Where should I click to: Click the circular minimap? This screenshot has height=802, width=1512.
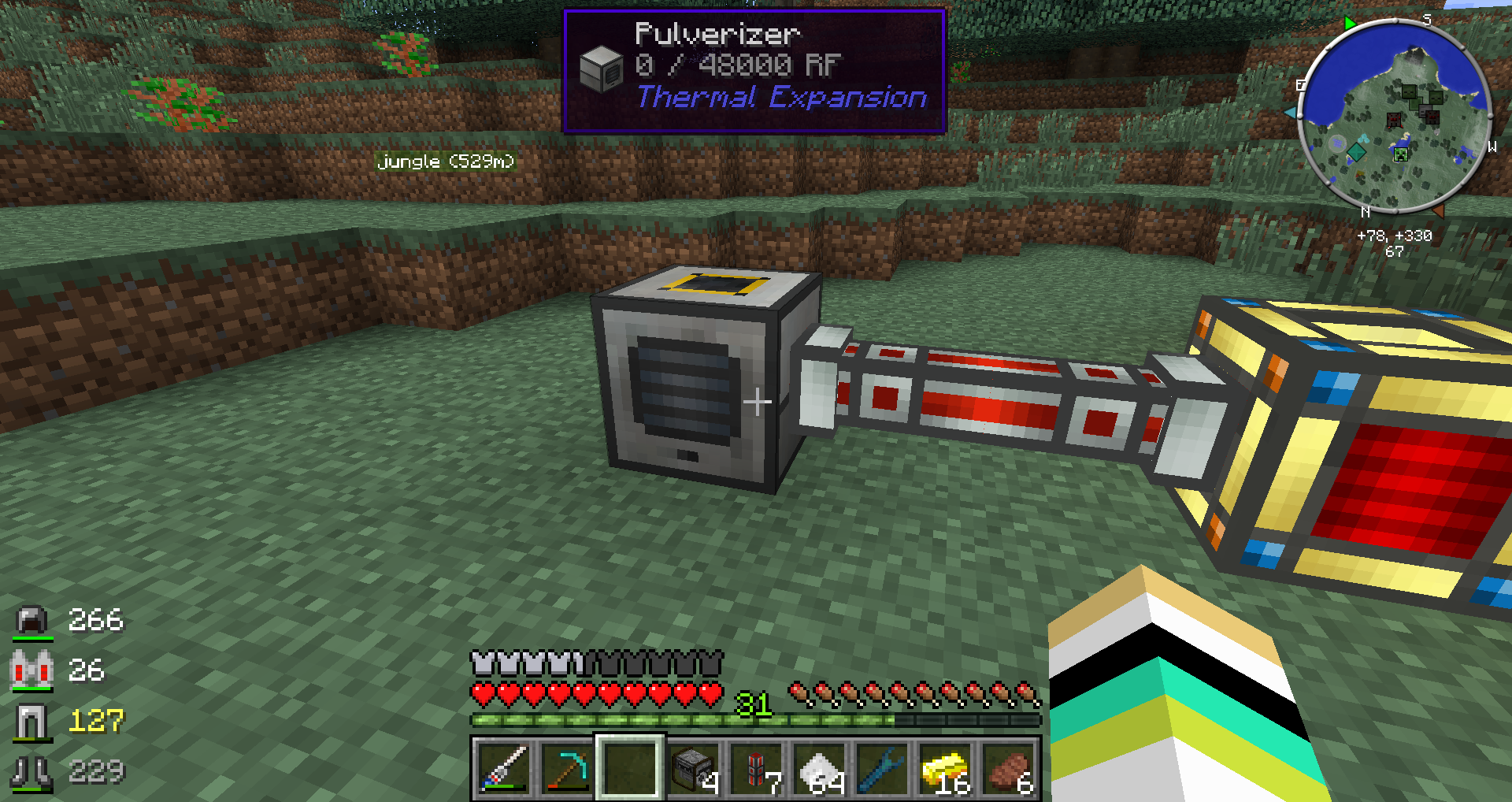pyautogui.click(x=1394, y=117)
